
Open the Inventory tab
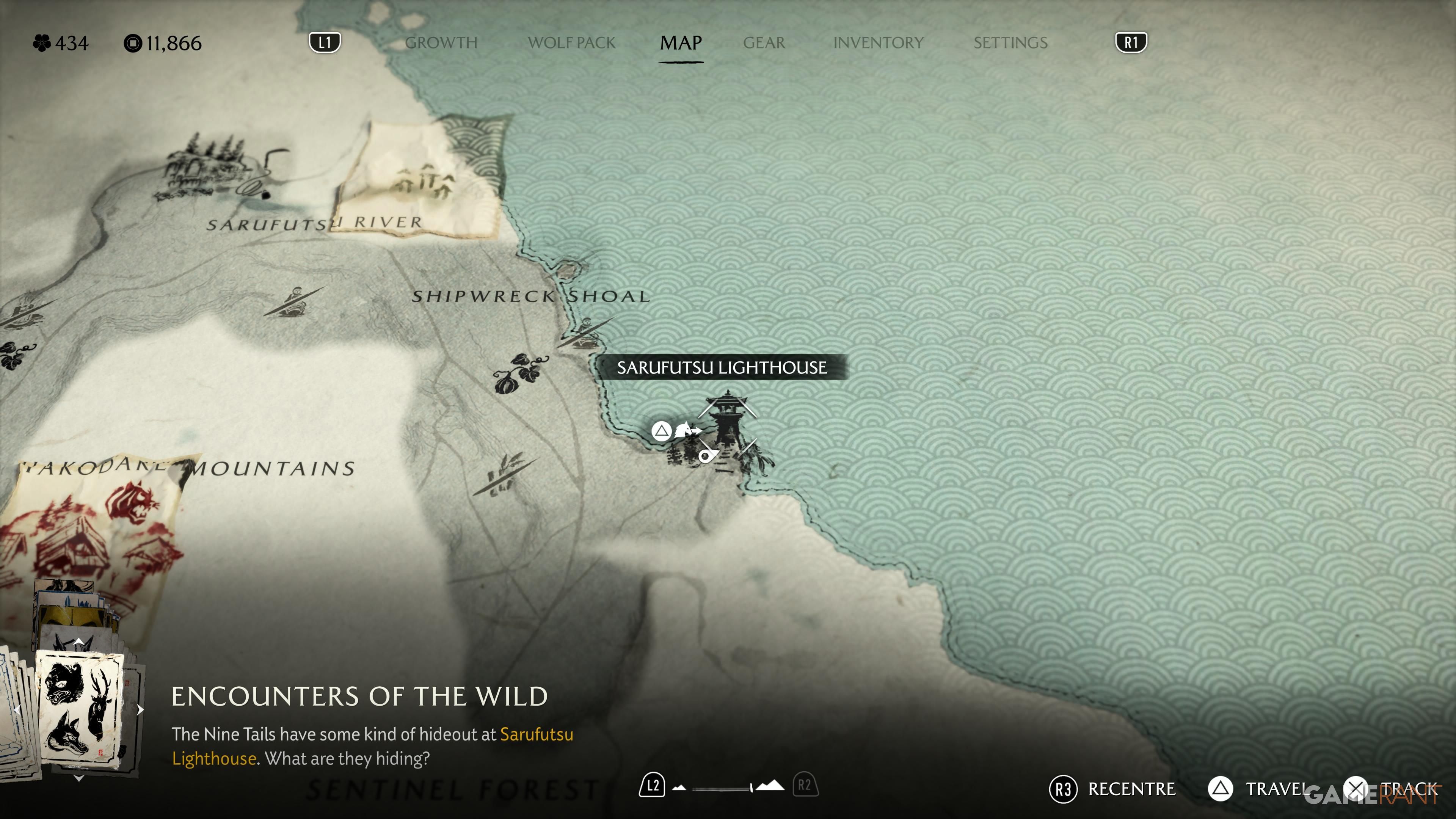[878, 43]
